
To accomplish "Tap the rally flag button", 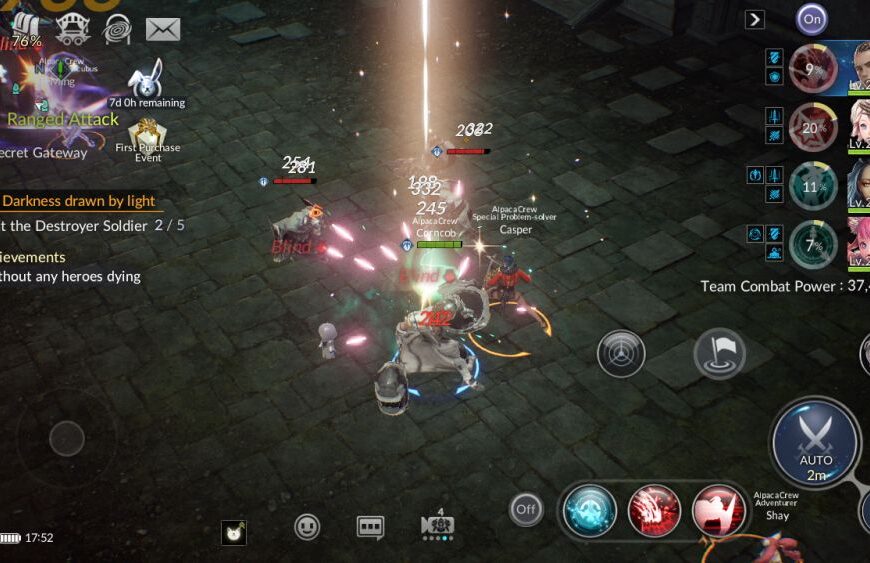I will 719,353.
